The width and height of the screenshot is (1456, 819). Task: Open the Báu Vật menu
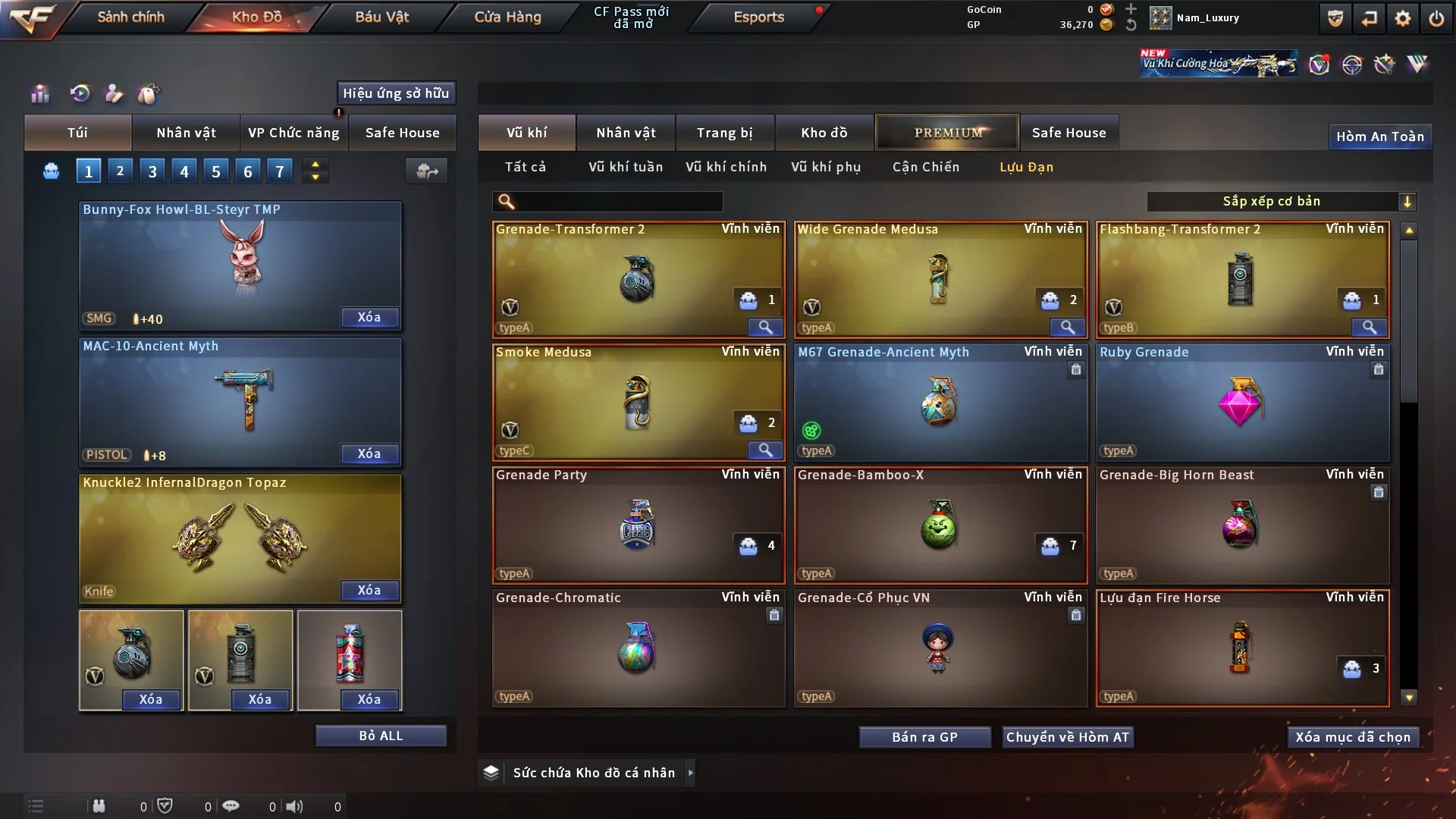tap(381, 17)
